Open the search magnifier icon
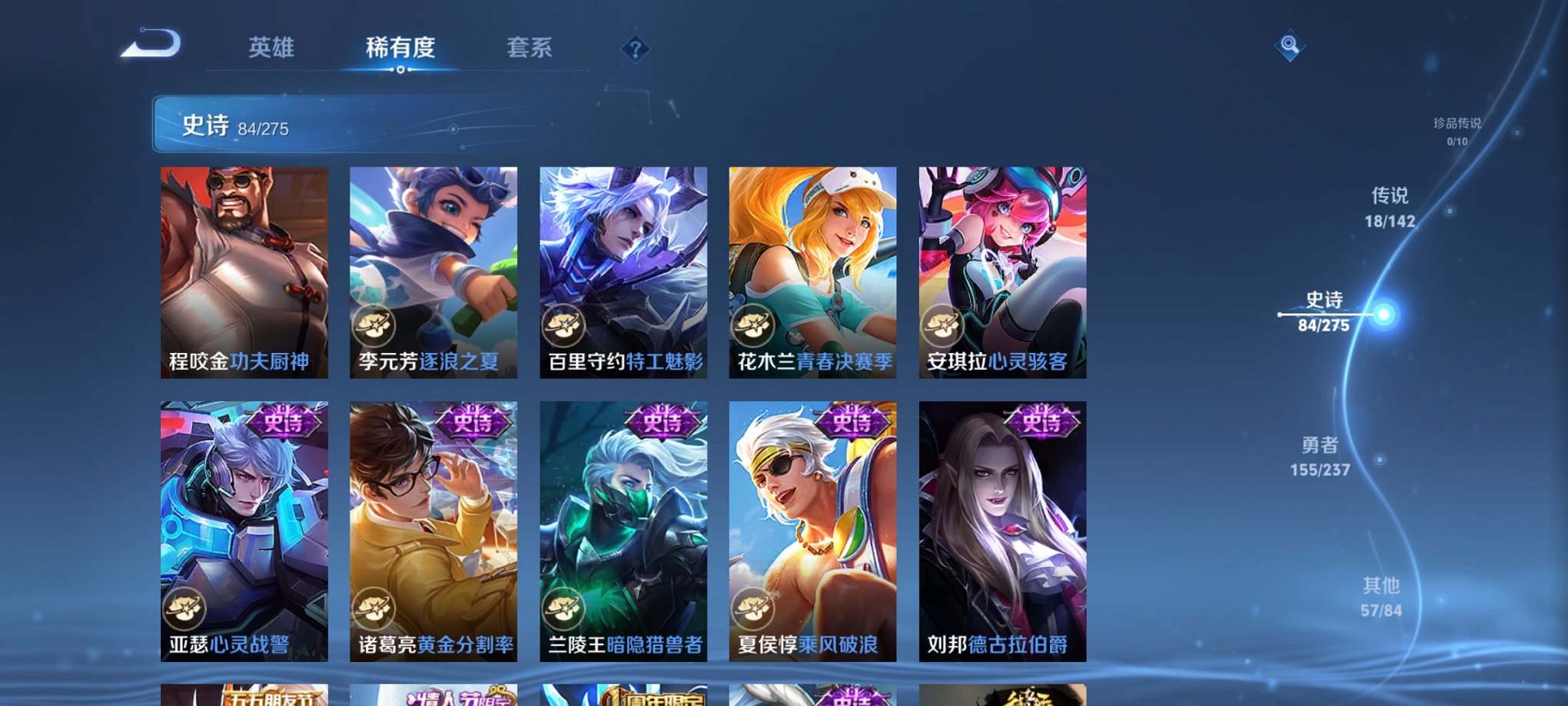 point(1290,45)
